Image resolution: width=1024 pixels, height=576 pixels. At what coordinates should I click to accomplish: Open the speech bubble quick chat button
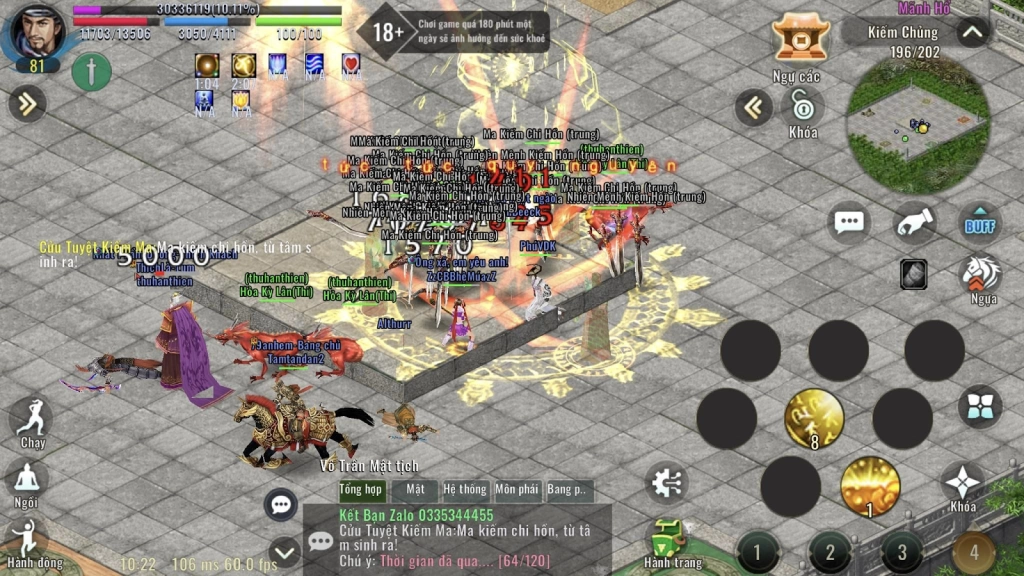tap(849, 223)
